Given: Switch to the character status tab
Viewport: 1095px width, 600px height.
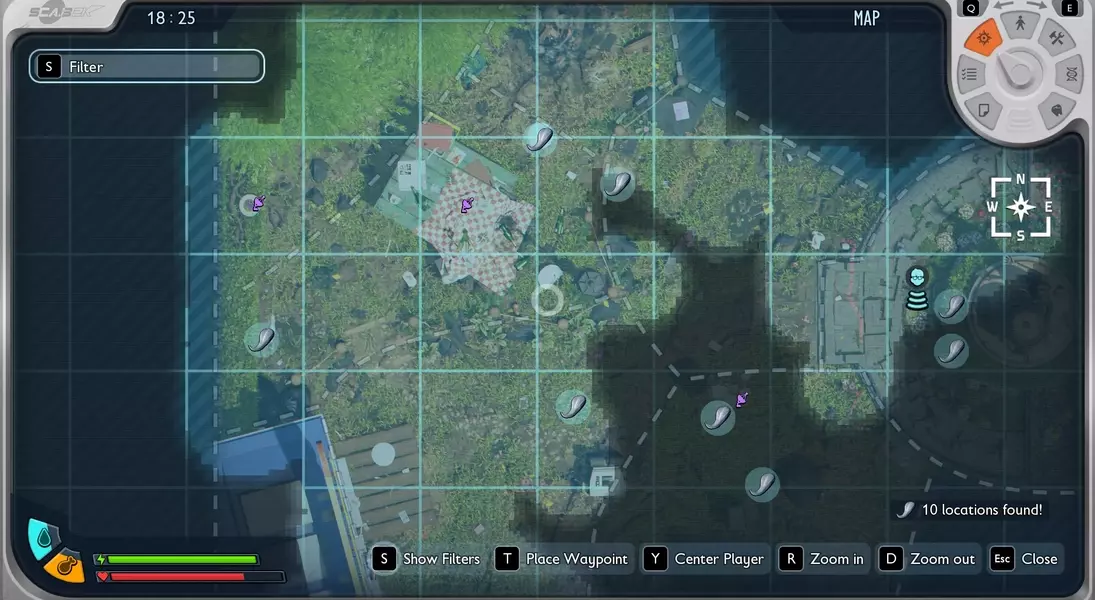Looking at the screenshot, I should 1020,23.
